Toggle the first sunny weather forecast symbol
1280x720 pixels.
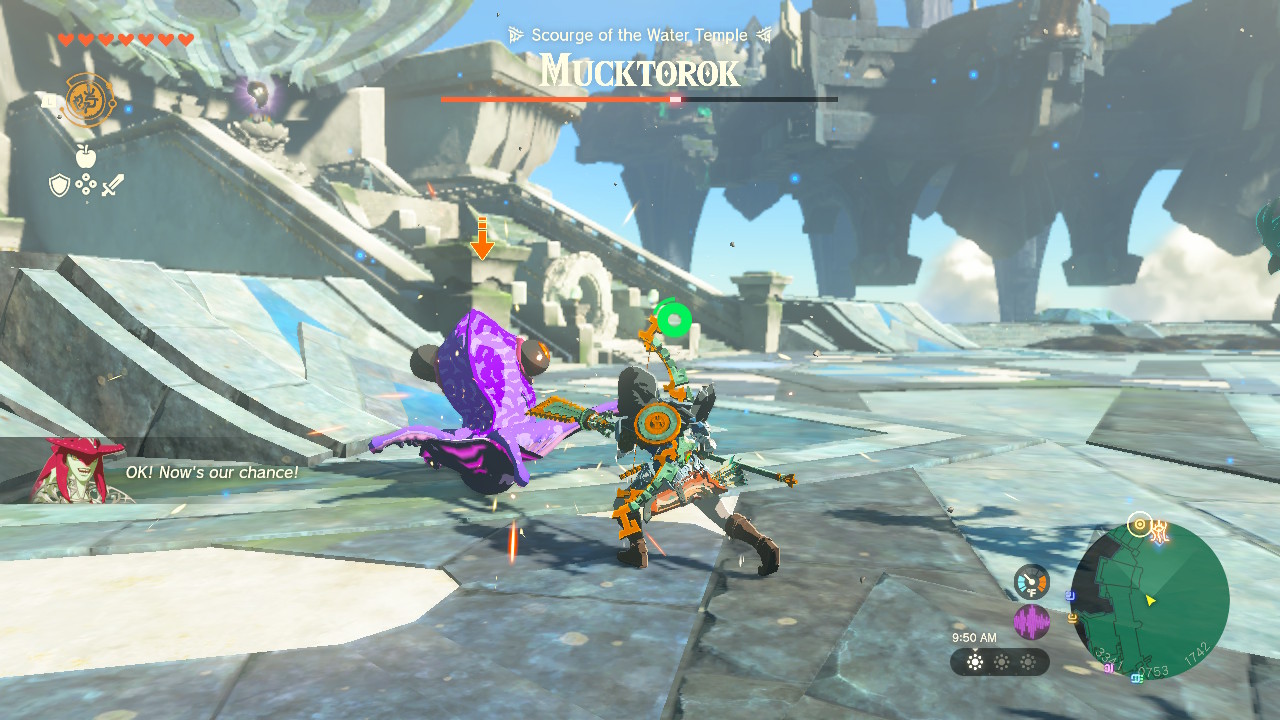[974, 661]
